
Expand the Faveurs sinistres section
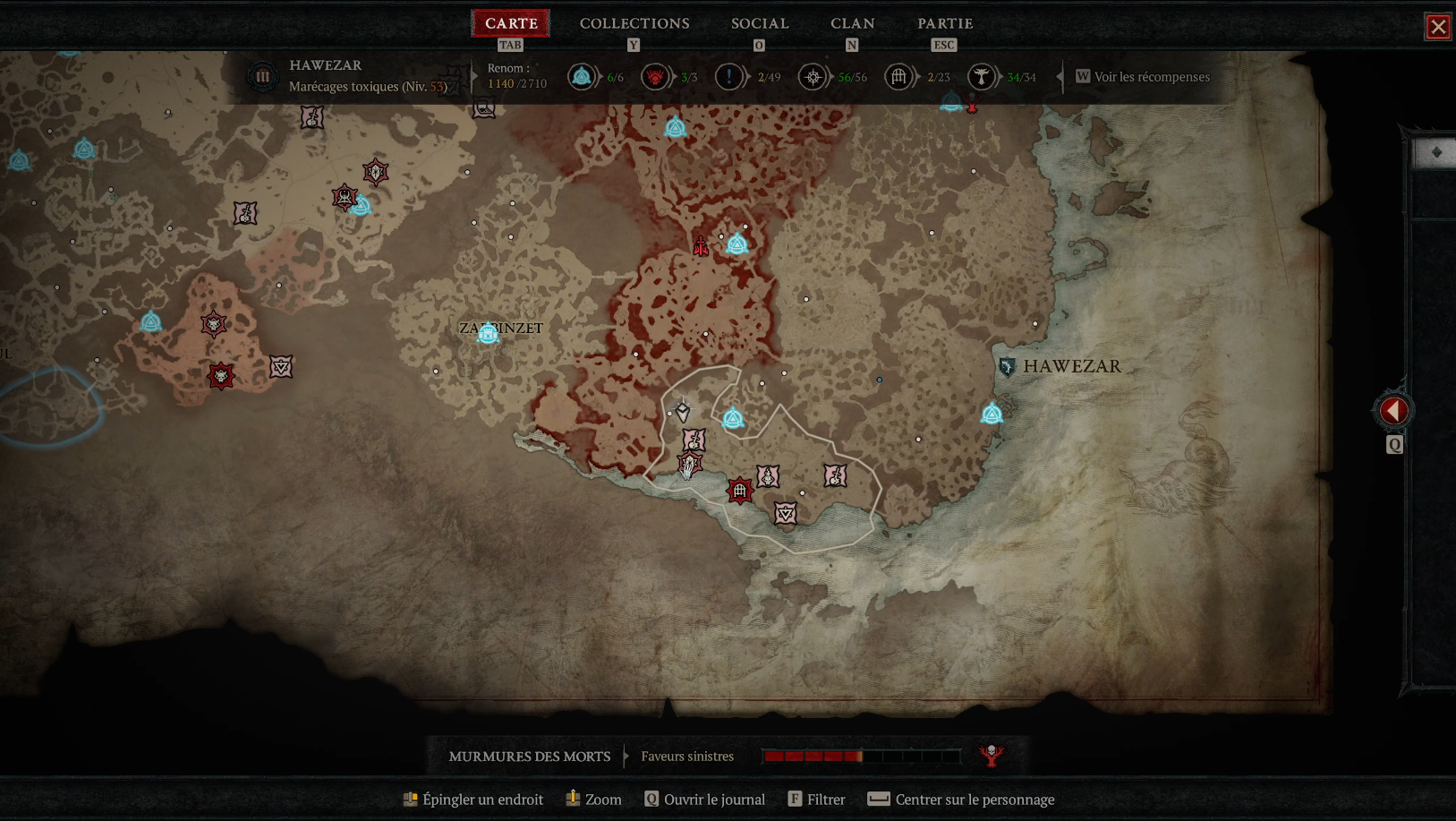[687, 756]
